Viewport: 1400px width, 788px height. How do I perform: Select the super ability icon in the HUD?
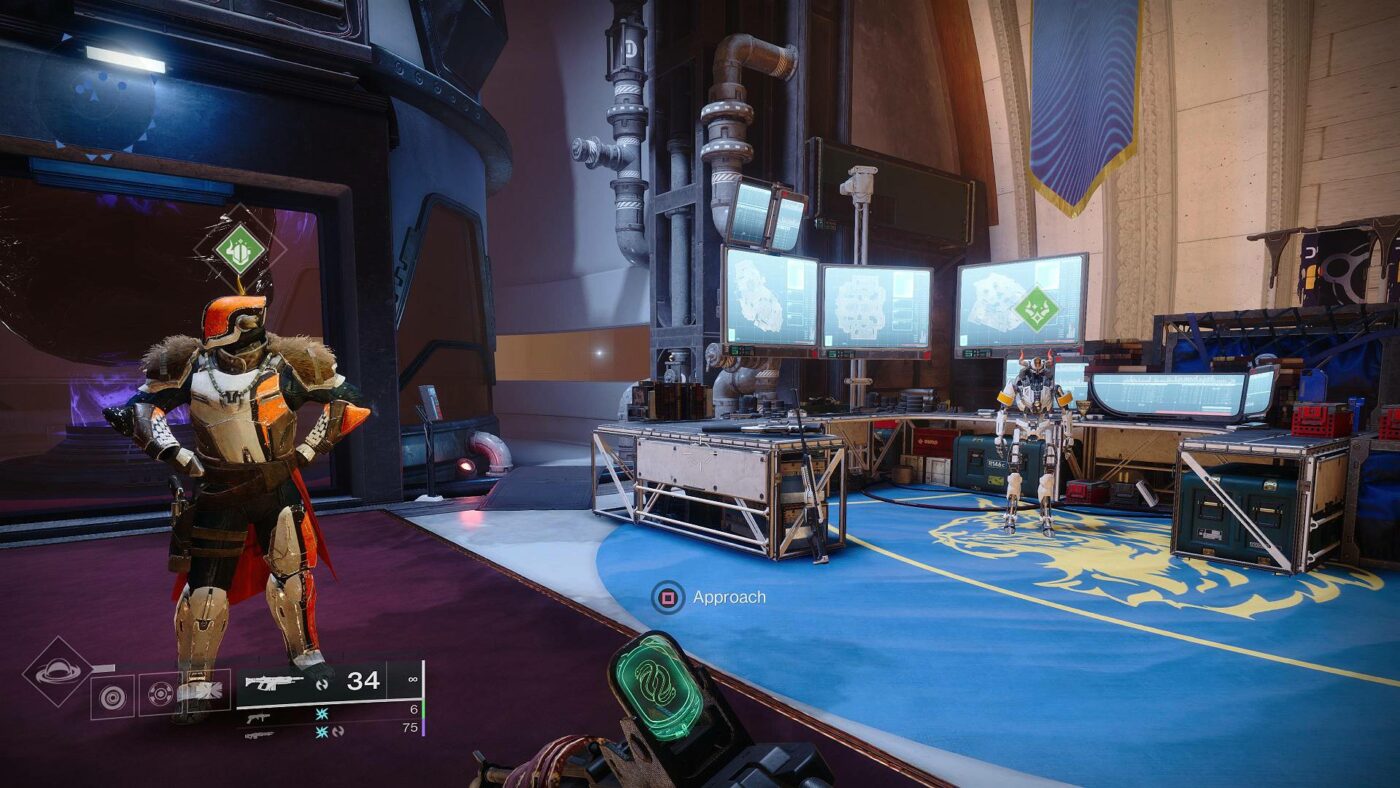pos(60,675)
